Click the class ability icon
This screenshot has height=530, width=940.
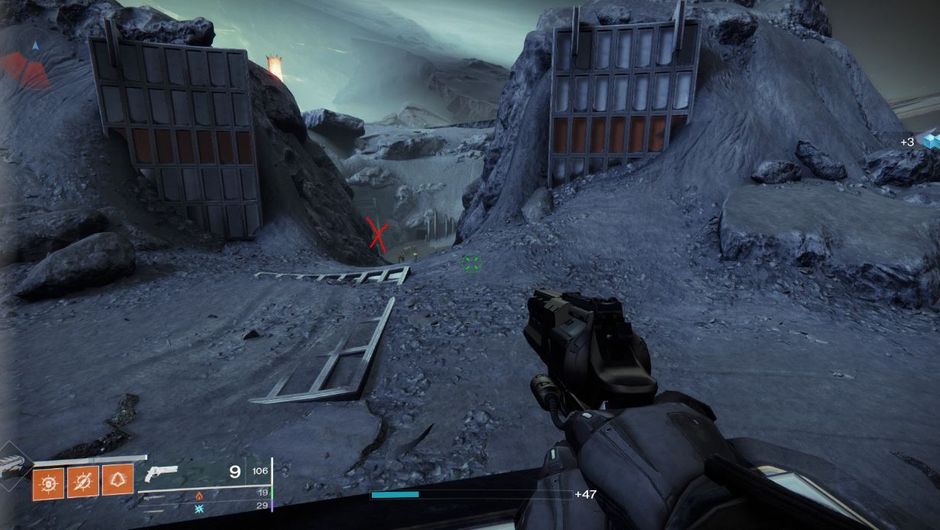117,484
